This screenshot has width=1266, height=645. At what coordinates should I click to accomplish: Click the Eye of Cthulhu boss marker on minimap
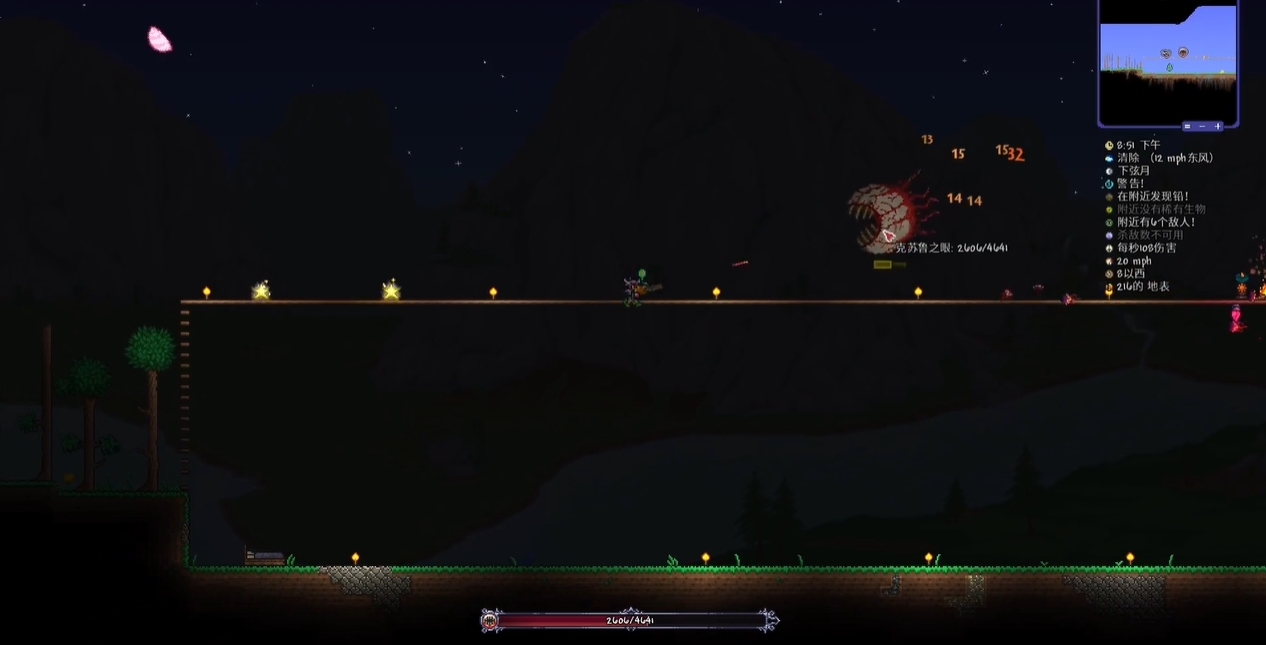(x=1183, y=52)
